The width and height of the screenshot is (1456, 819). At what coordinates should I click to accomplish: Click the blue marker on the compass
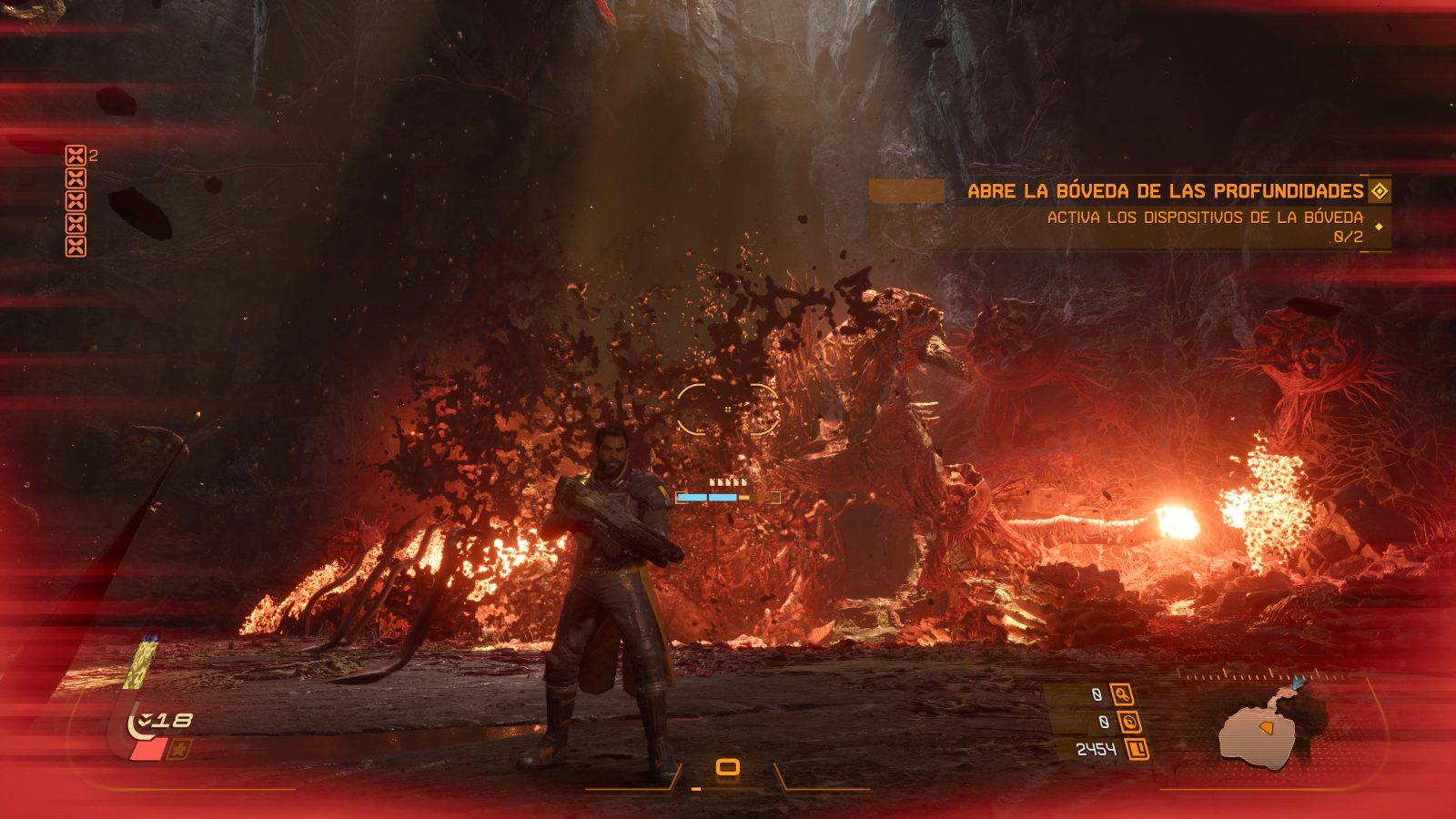1299,681
